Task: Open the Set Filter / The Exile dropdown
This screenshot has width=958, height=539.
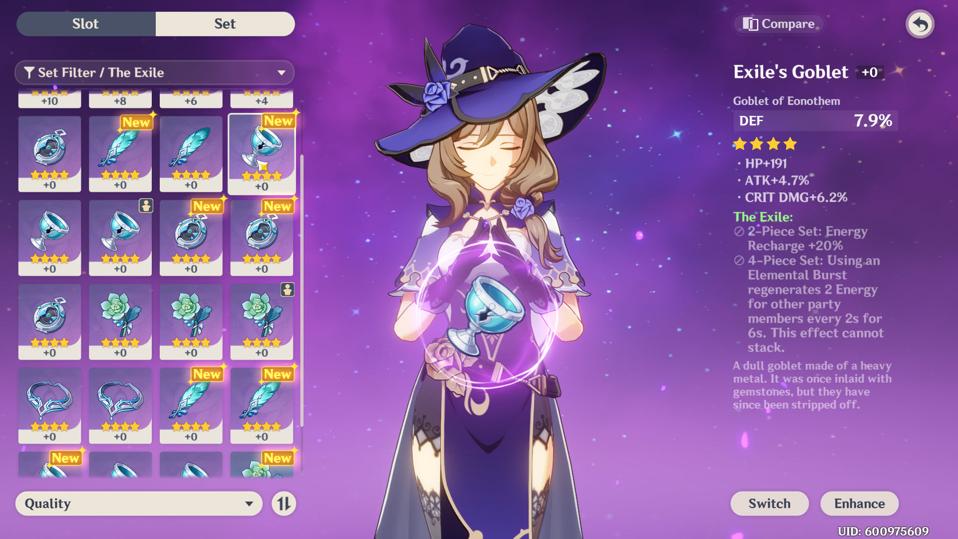Action: [155, 72]
